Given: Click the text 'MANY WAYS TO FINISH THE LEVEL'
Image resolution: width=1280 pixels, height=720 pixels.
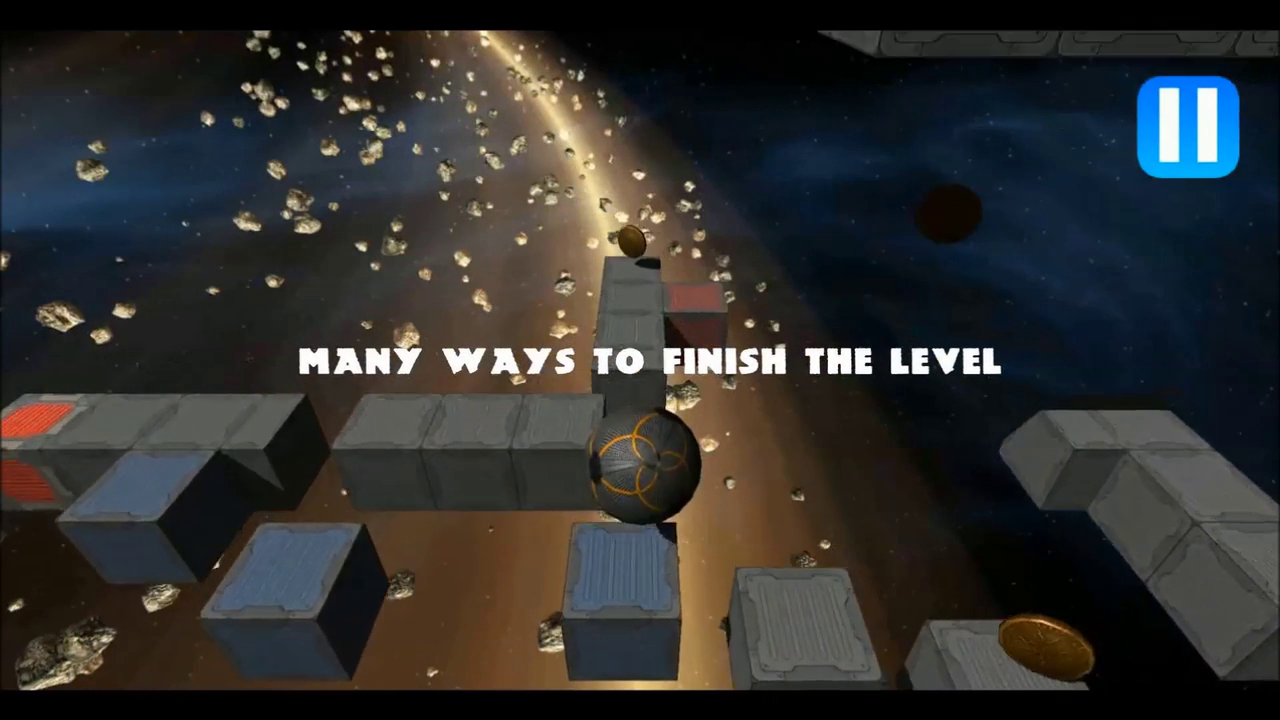Looking at the screenshot, I should coord(650,362).
